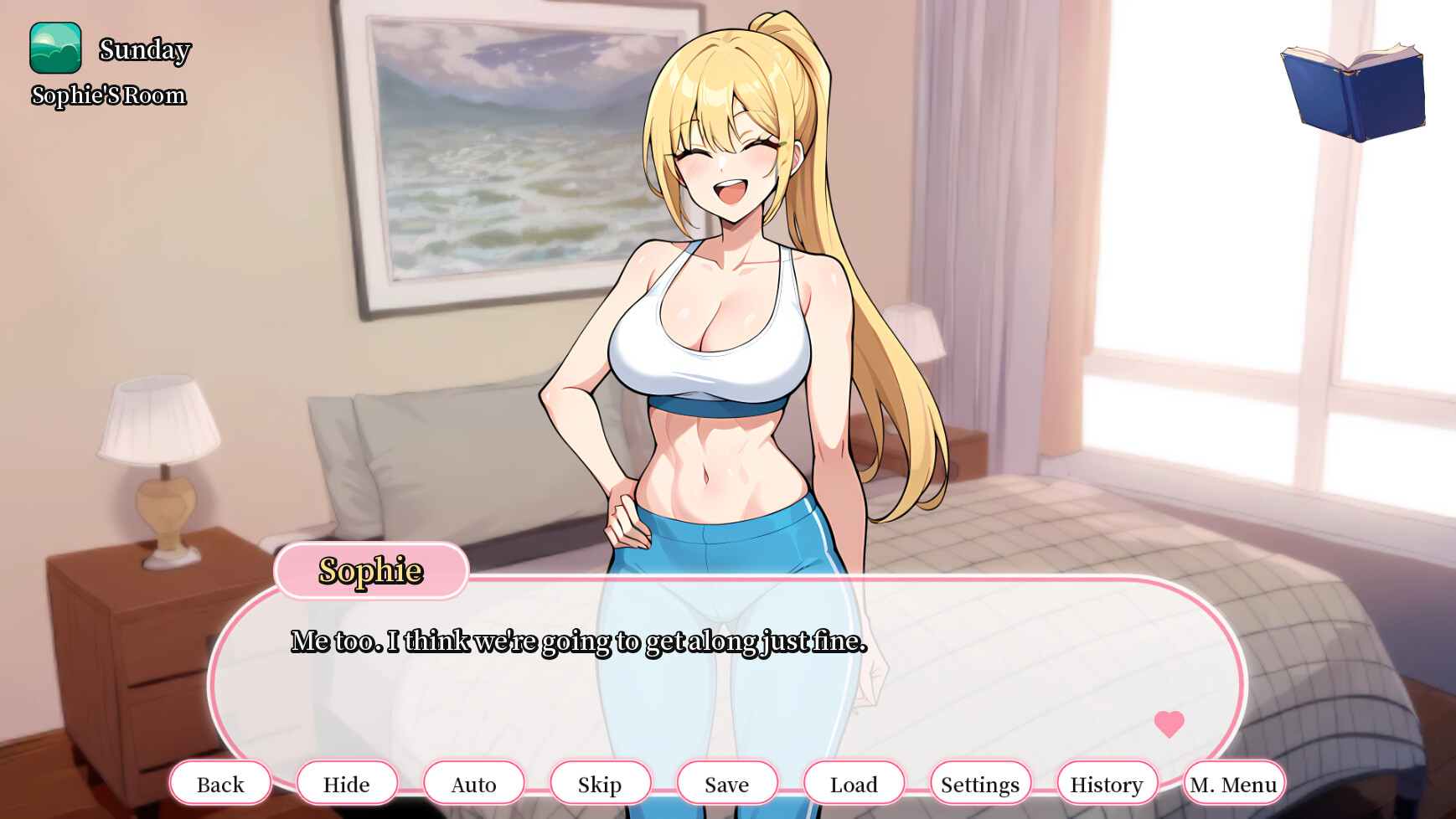The height and width of the screenshot is (819, 1456).
Task: Open the blue book journal icon
Action: click(1354, 91)
